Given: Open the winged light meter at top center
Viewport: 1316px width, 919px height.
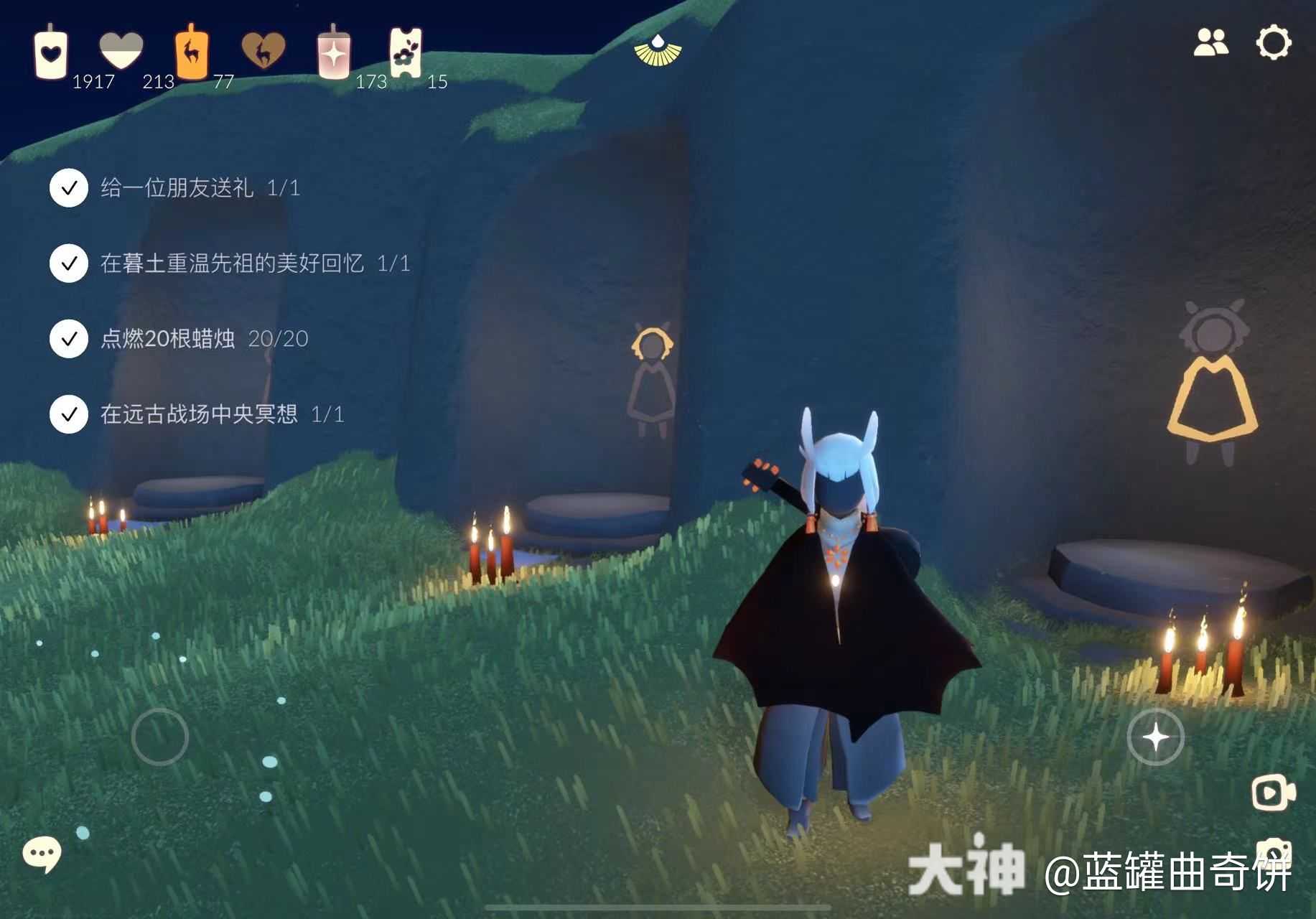Looking at the screenshot, I should click(x=658, y=50).
